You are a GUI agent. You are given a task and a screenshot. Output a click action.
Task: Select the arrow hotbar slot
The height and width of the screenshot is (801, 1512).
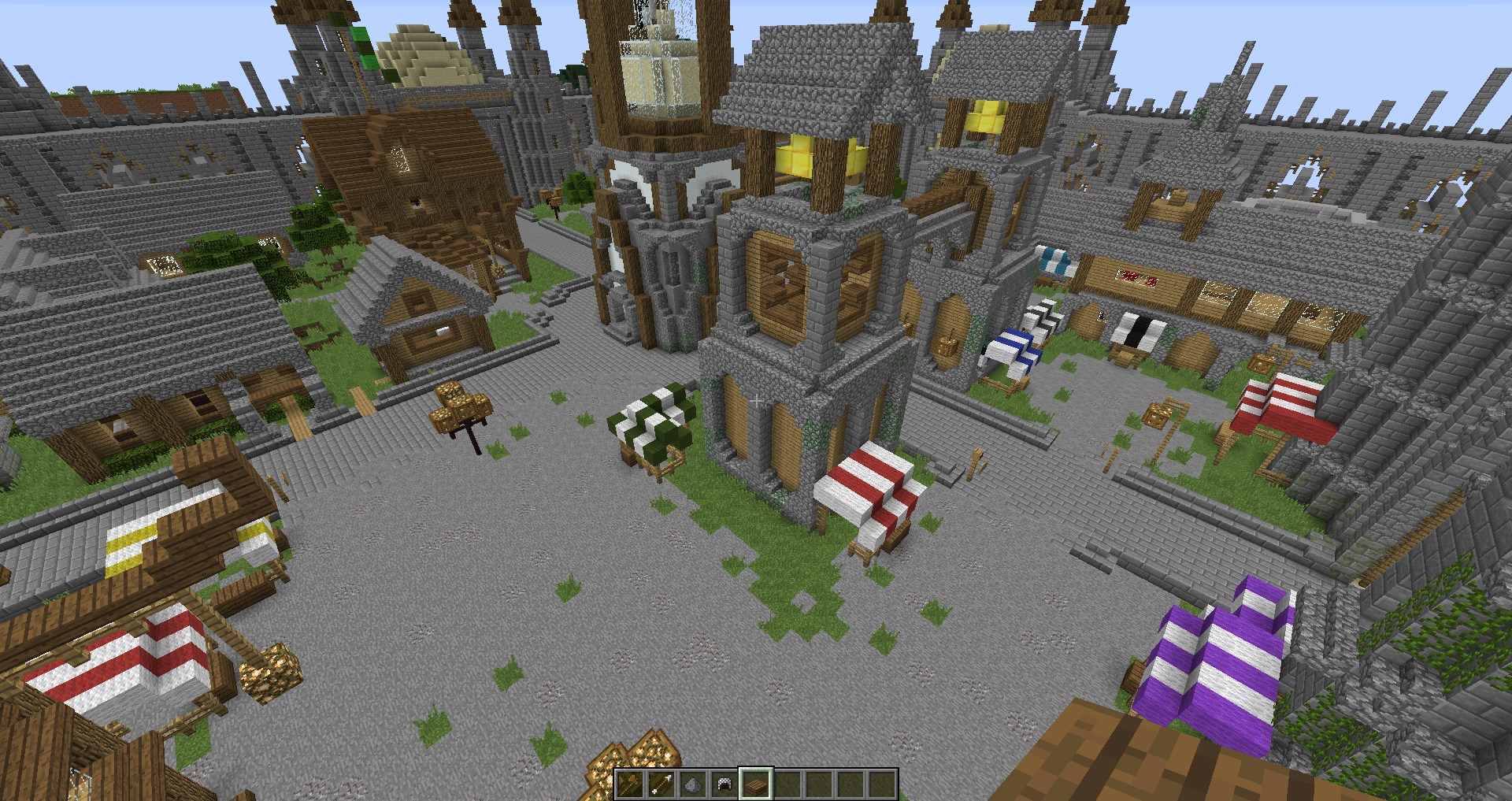(x=661, y=784)
